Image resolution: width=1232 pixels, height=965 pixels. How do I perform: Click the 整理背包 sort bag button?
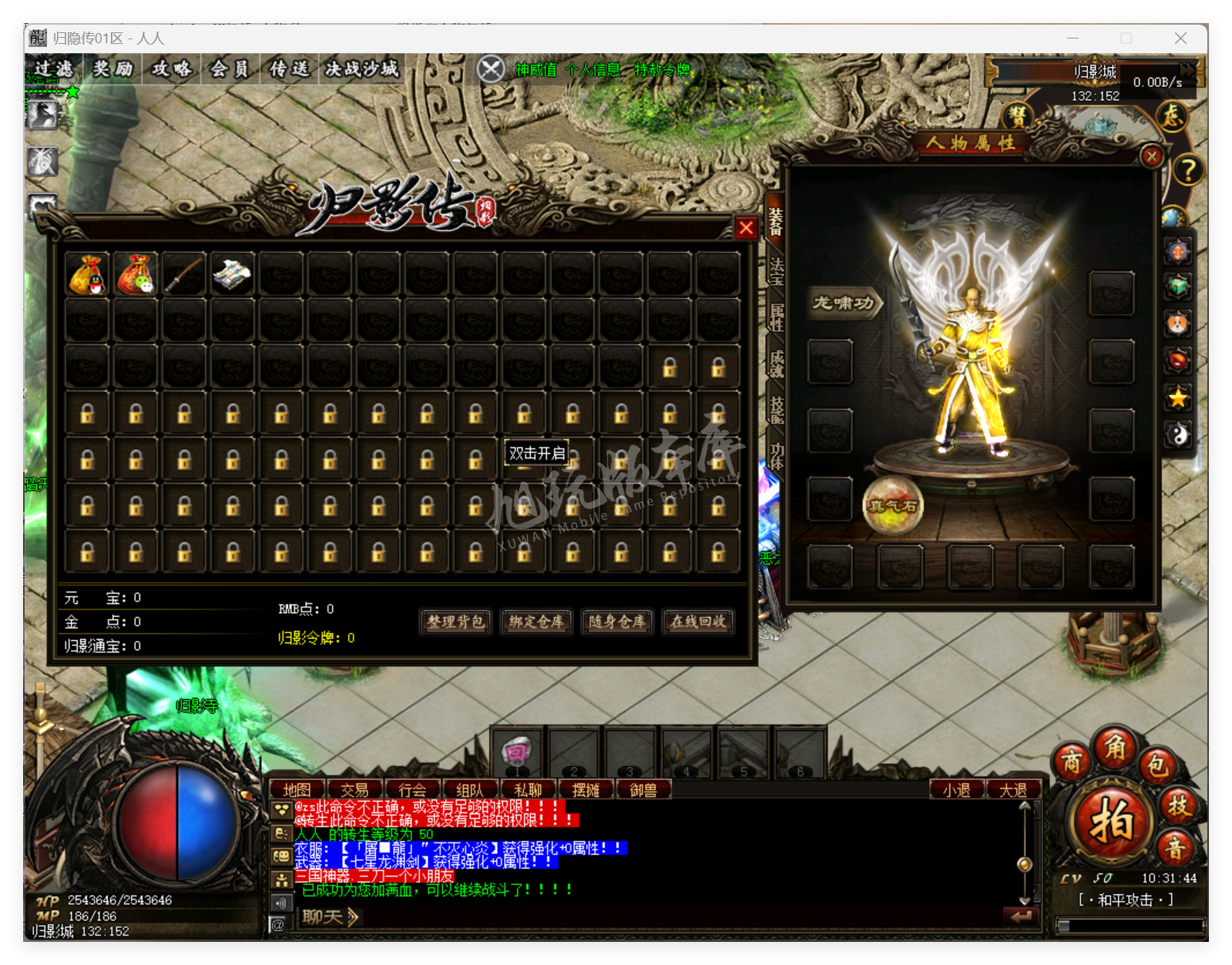click(455, 622)
